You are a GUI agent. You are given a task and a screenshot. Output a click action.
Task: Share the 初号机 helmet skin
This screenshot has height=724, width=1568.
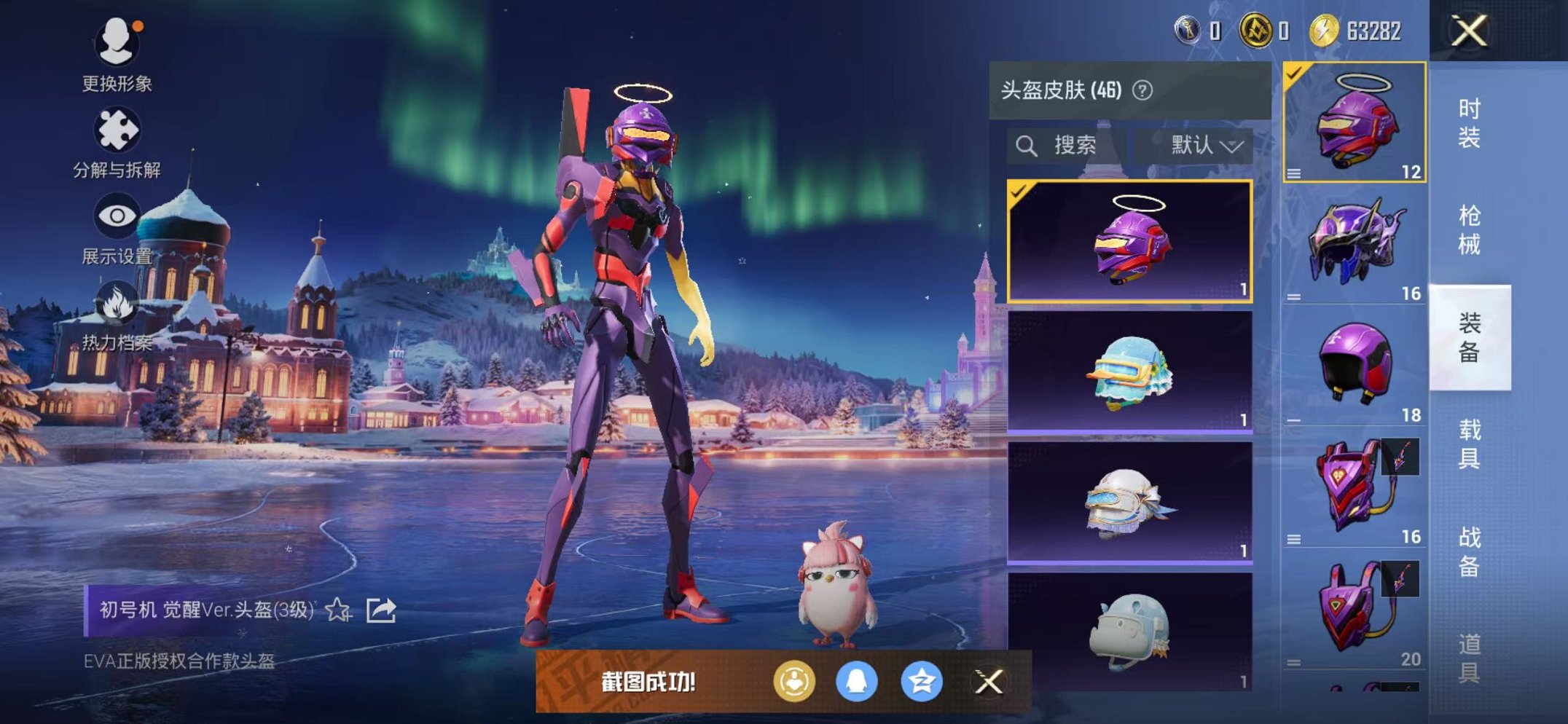click(381, 610)
